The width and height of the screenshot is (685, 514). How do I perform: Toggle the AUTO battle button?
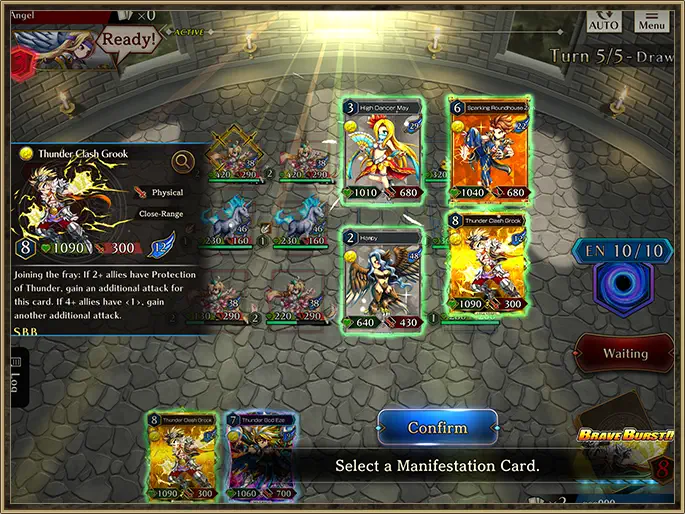pos(603,21)
